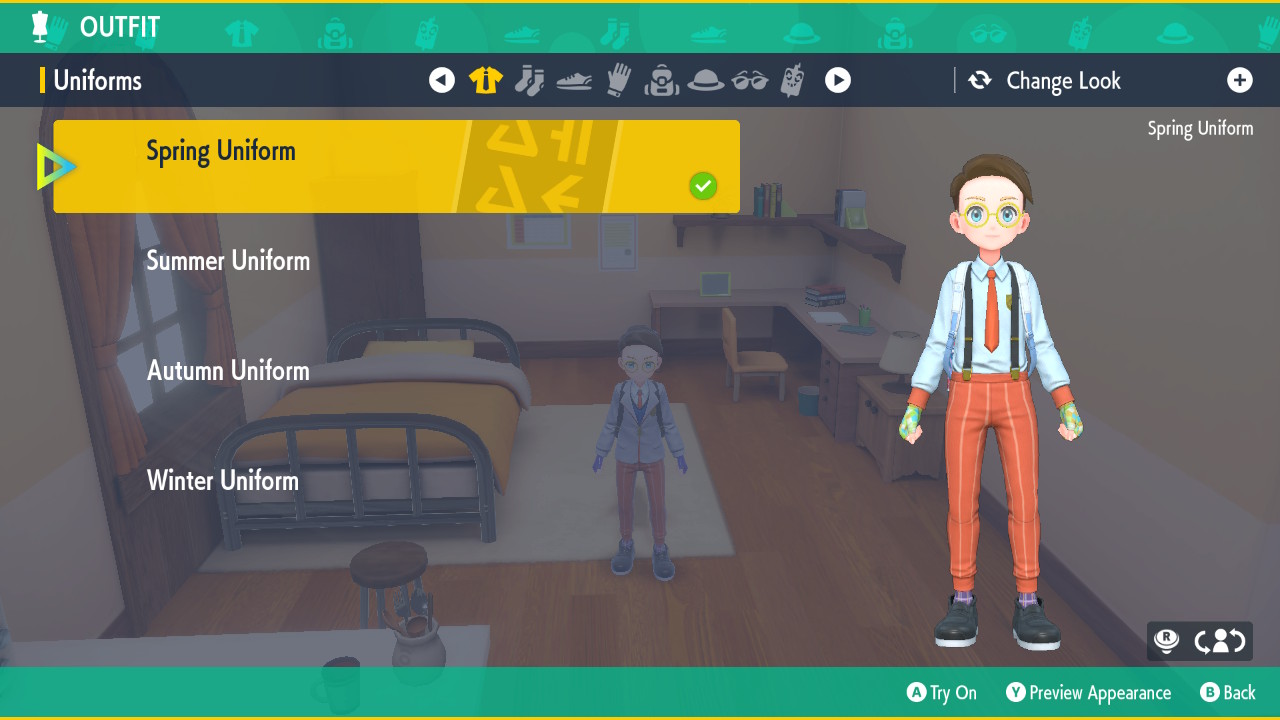Open the glasses category tab
The height and width of the screenshot is (720, 1280).
coord(750,80)
